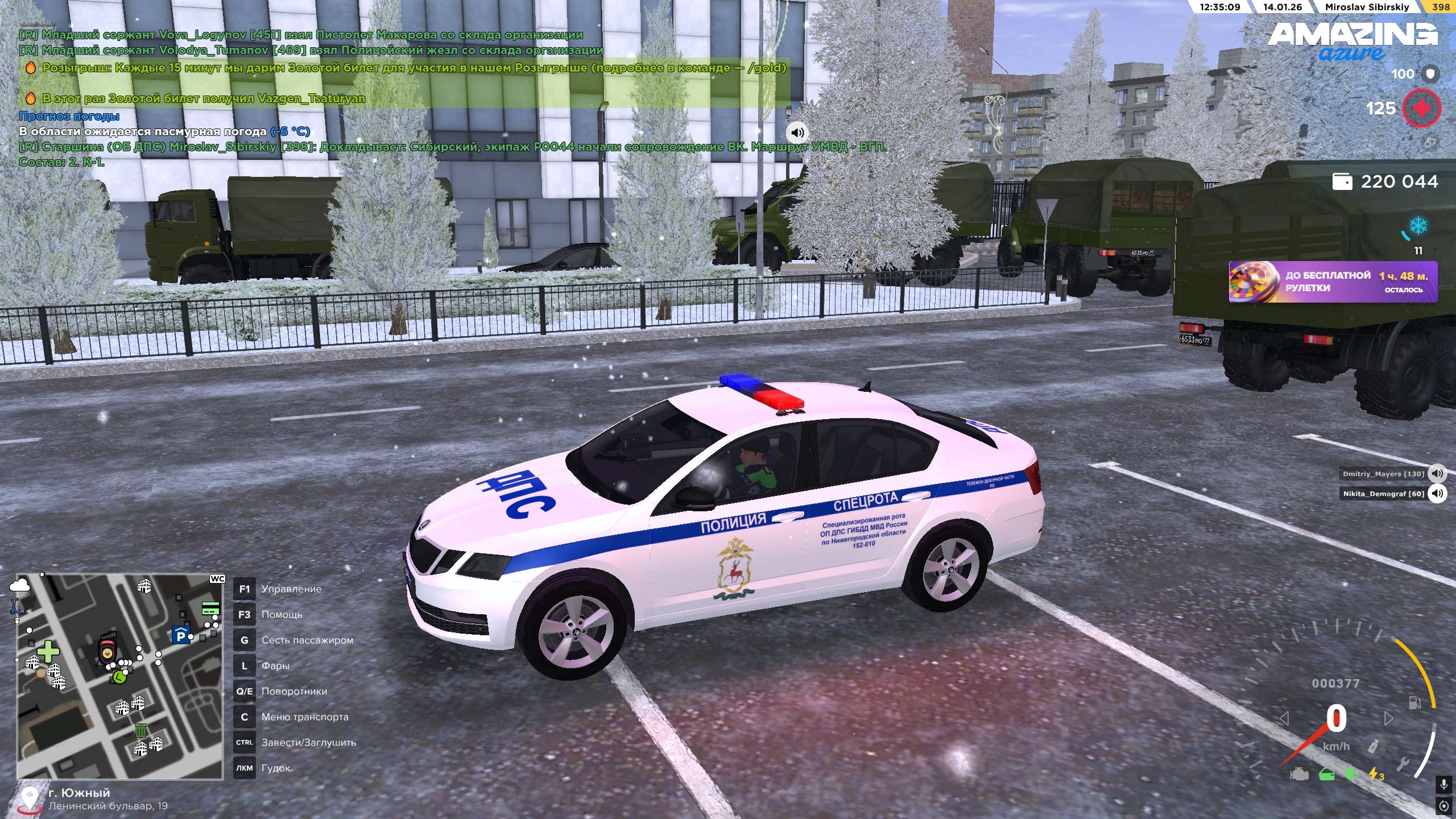The image size is (1456, 819).
Task: Click the speaker icon beside the chat
Action: [797, 133]
